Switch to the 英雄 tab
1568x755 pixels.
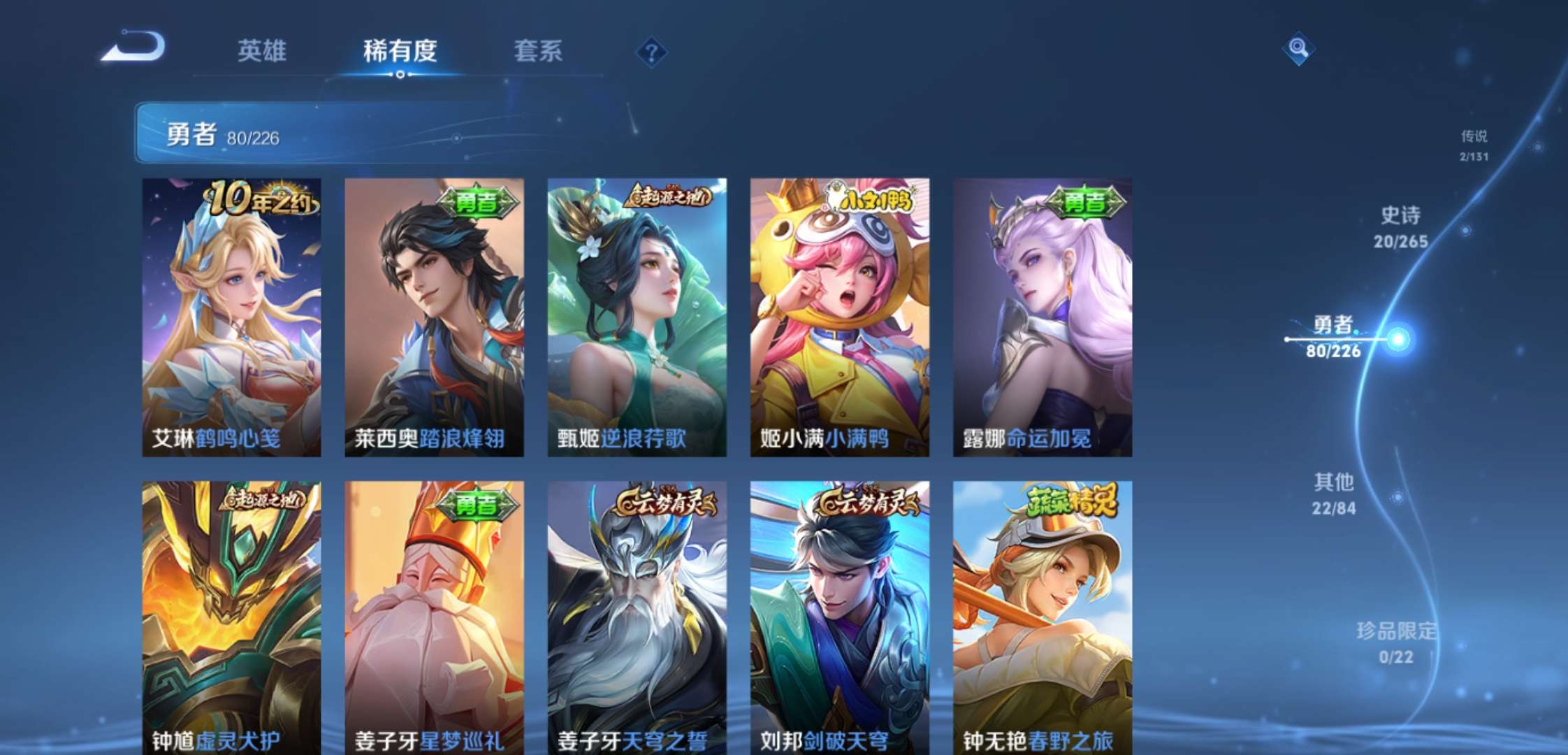click(x=264, y=51)
